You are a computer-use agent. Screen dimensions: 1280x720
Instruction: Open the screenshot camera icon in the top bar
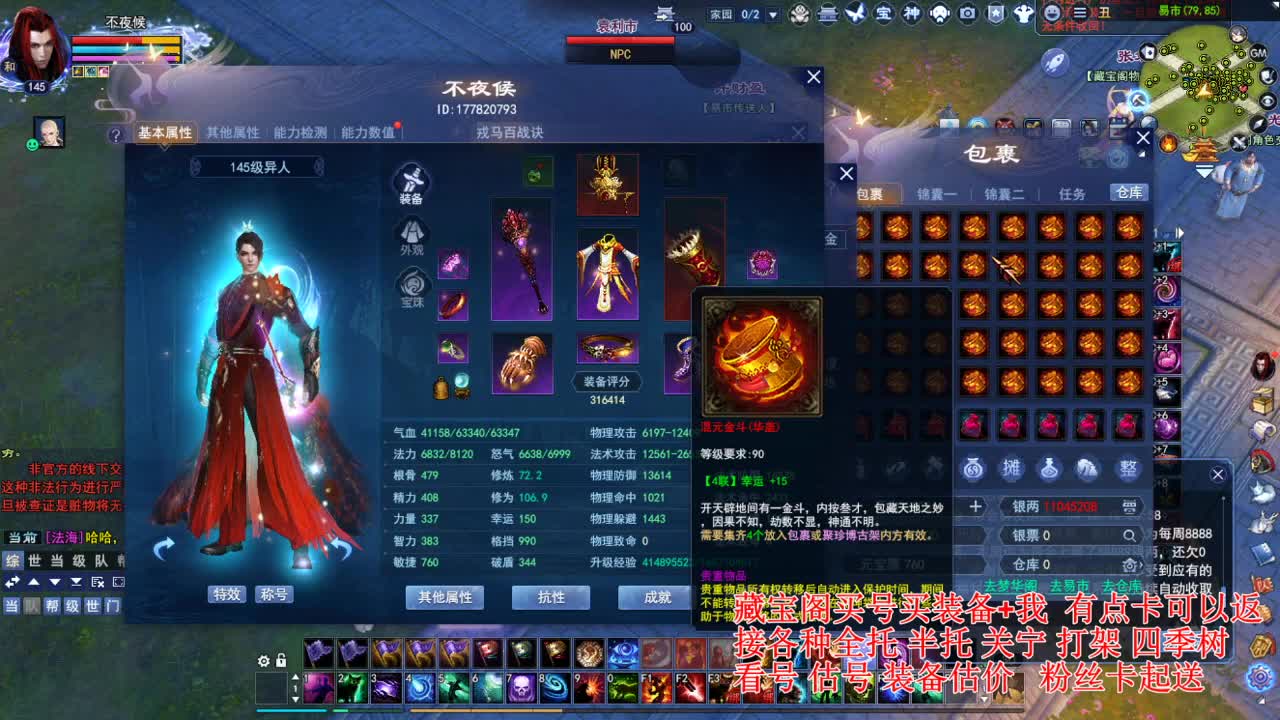(x=968, y=13)
